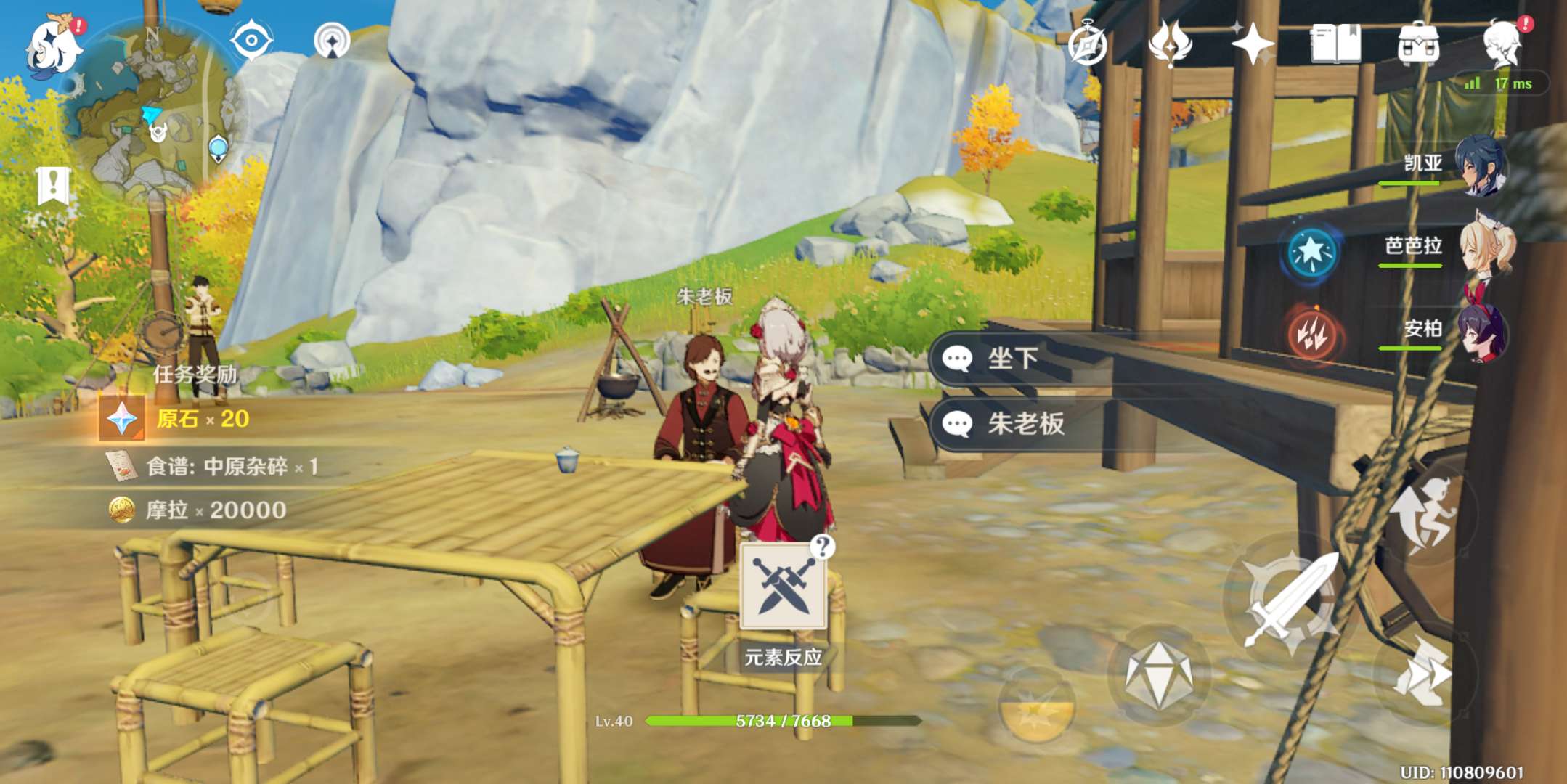Tap the jump button

(x=1423, y=514)
